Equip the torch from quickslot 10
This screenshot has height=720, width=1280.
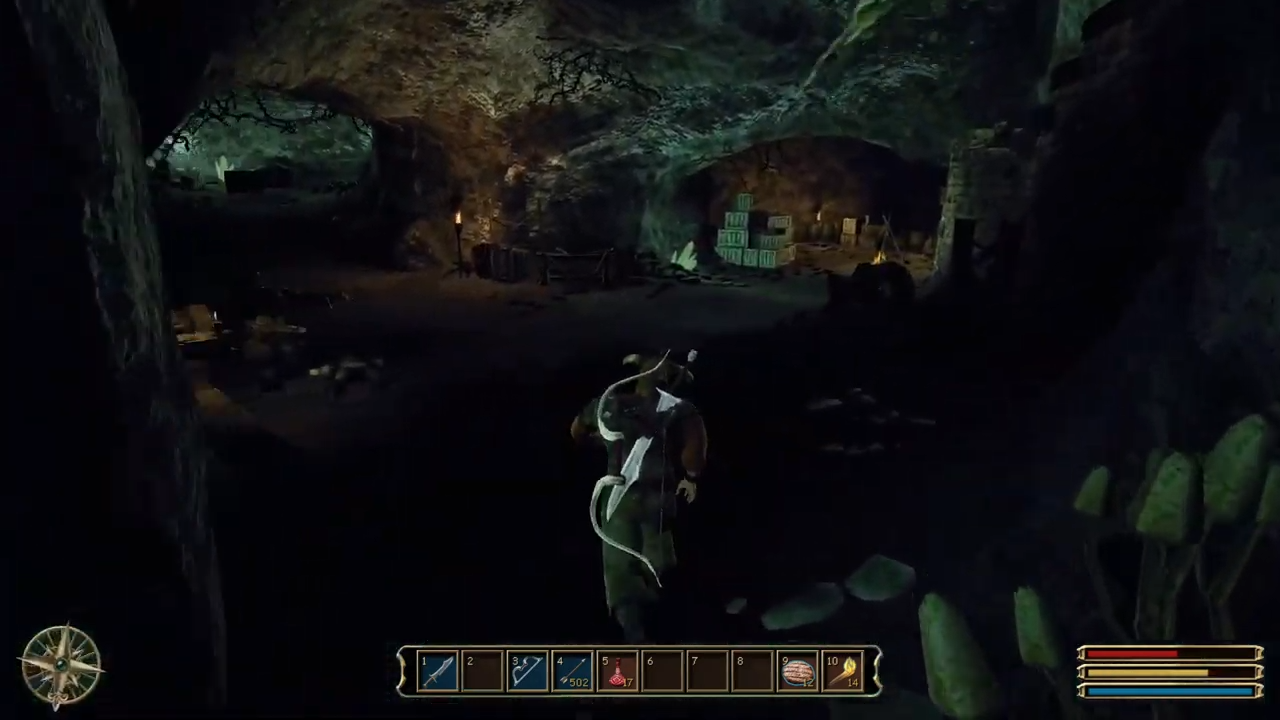[844, 668]
